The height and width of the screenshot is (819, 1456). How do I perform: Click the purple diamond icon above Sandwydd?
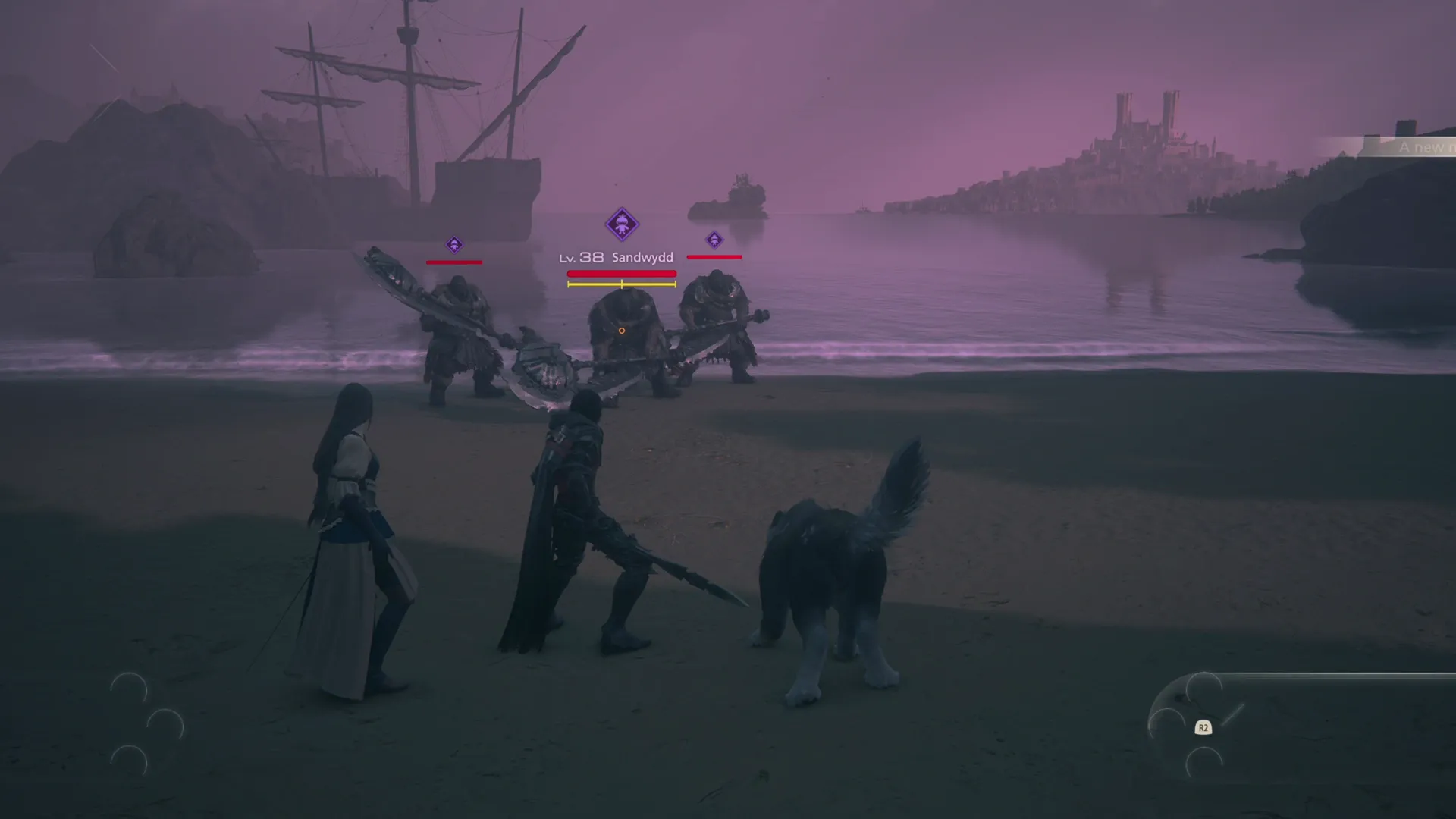[621, 224]
